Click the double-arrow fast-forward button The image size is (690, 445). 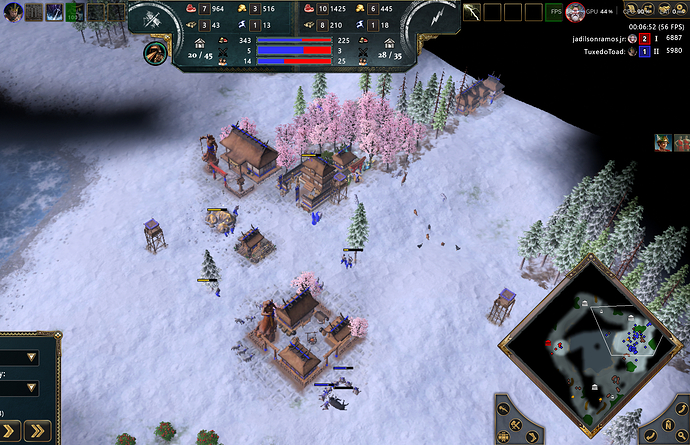point(37,430)
